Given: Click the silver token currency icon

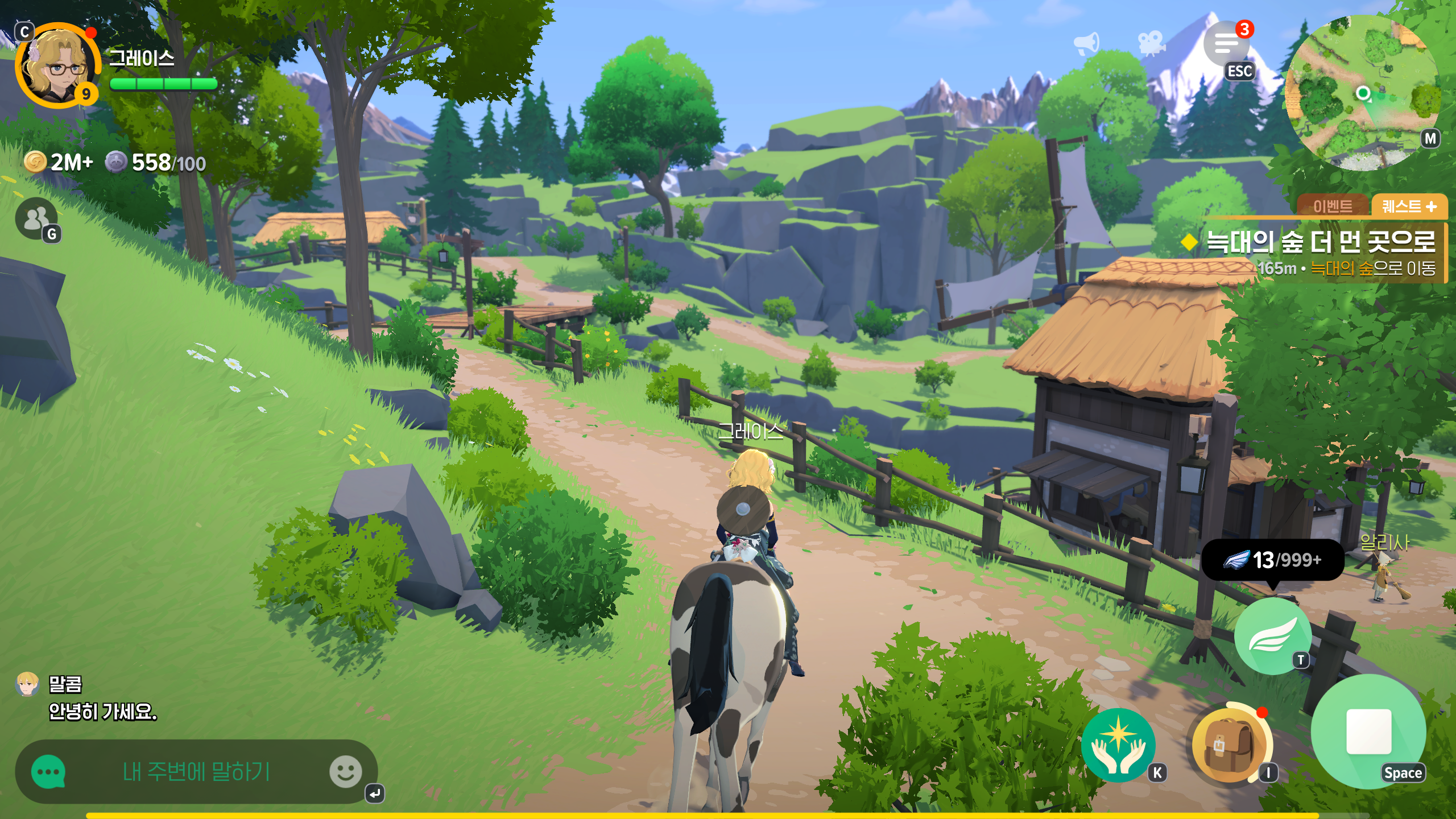Looking at the screenshot, I should 115,163.
